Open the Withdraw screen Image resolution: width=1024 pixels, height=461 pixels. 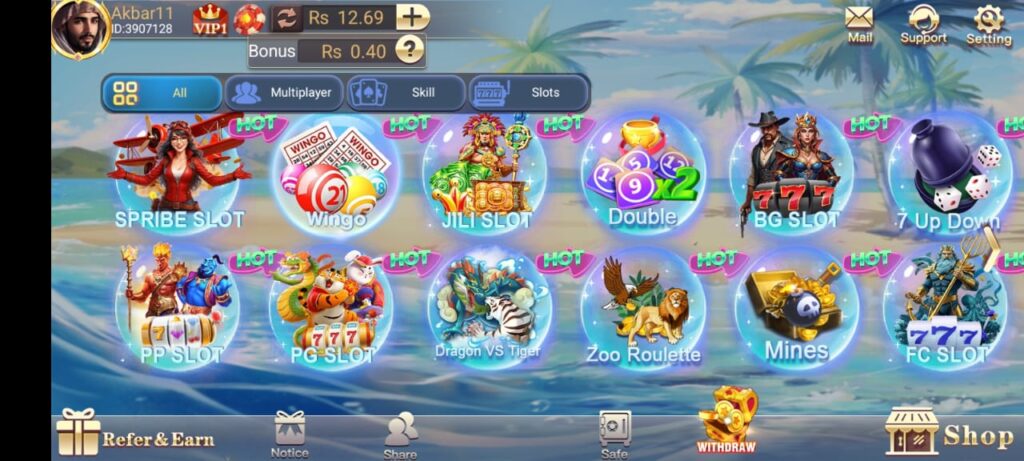pyautogui.click(x=727, y=420)
